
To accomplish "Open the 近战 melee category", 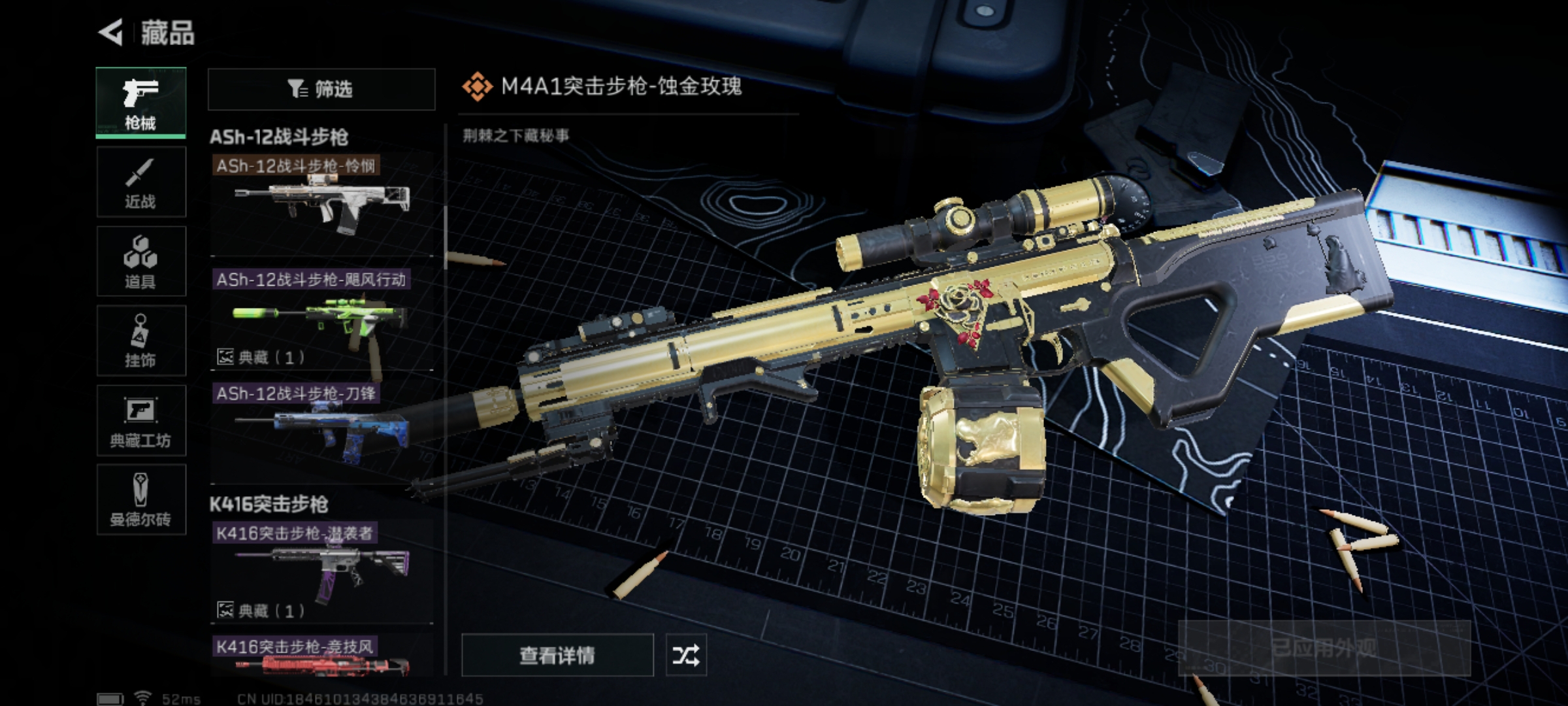I will [141, 182].
